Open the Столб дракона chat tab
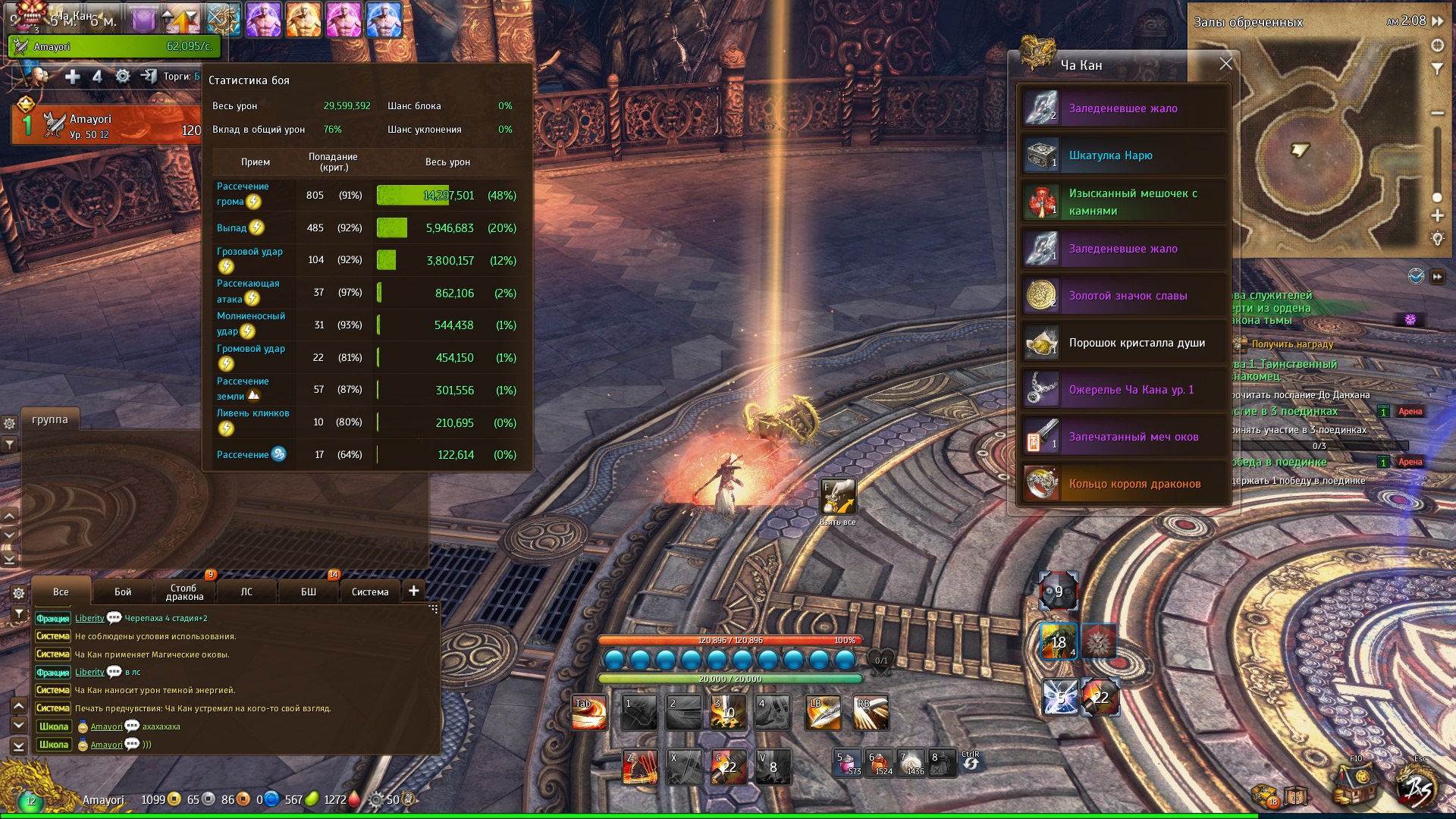Viewport: 1456px width, 819px height. [x=184, y=591]
